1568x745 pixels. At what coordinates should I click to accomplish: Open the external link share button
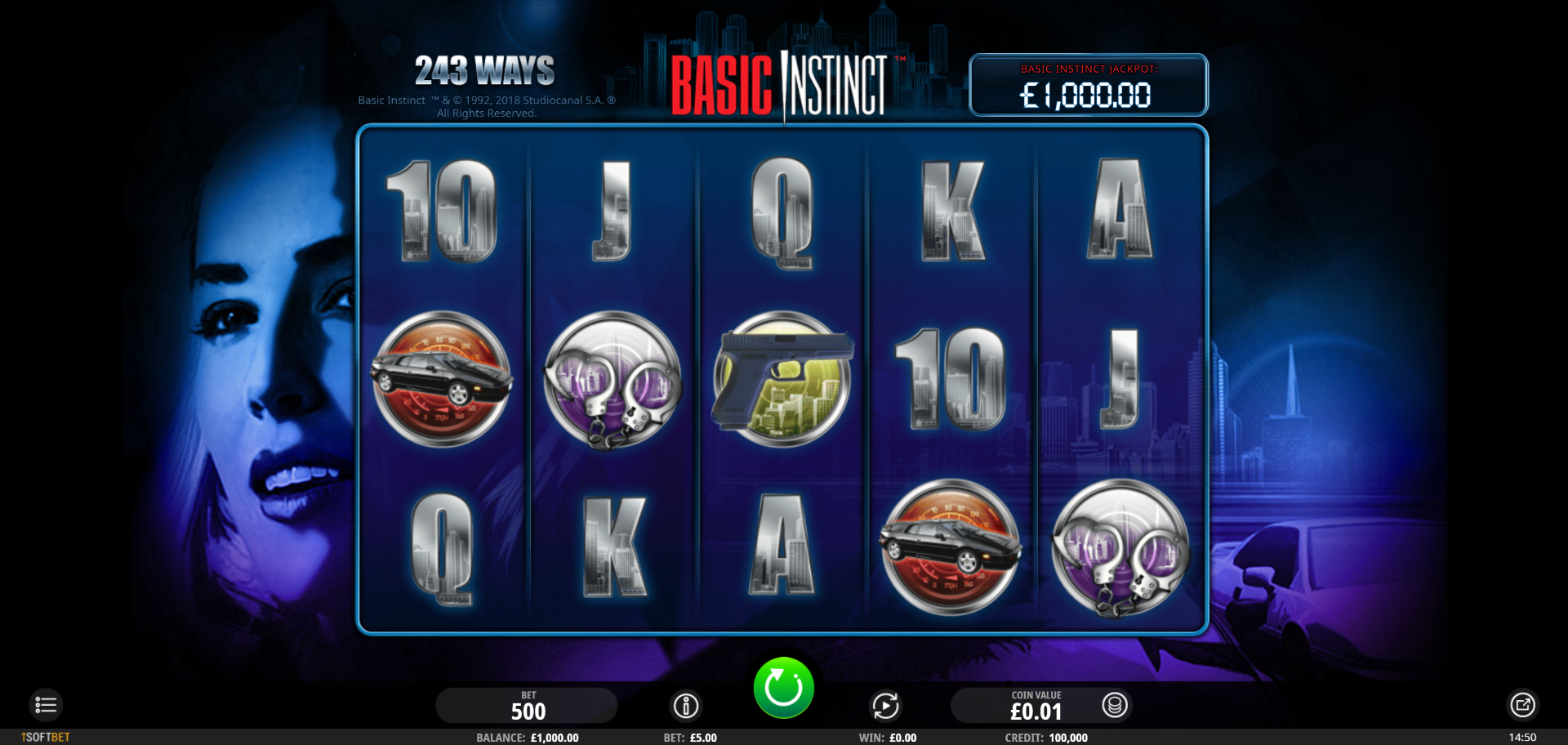pyautogui.click(x=1522, y=705)
